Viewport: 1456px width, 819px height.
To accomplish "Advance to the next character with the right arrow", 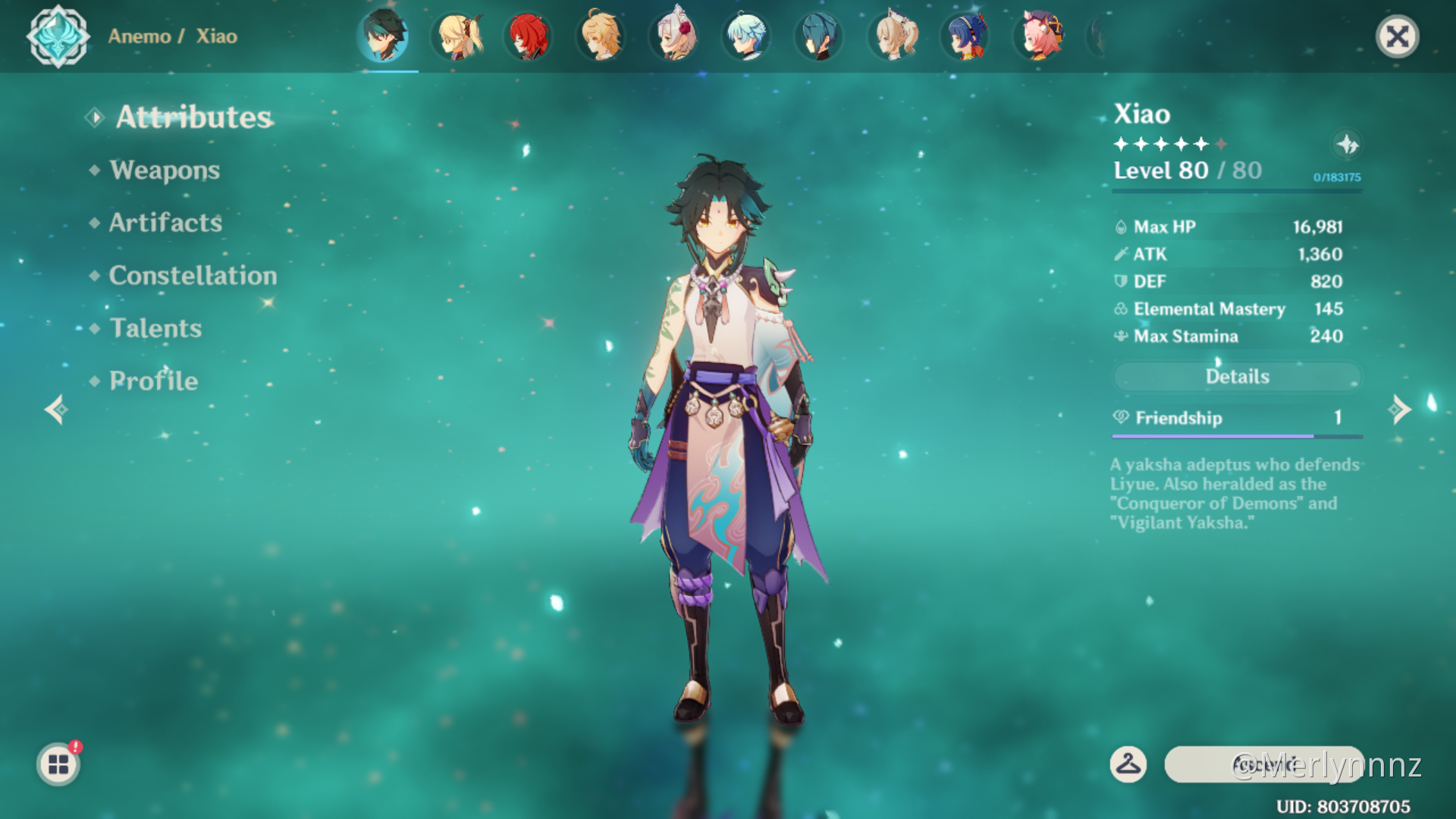I will pyautogui.click(x=1399, y=409).
